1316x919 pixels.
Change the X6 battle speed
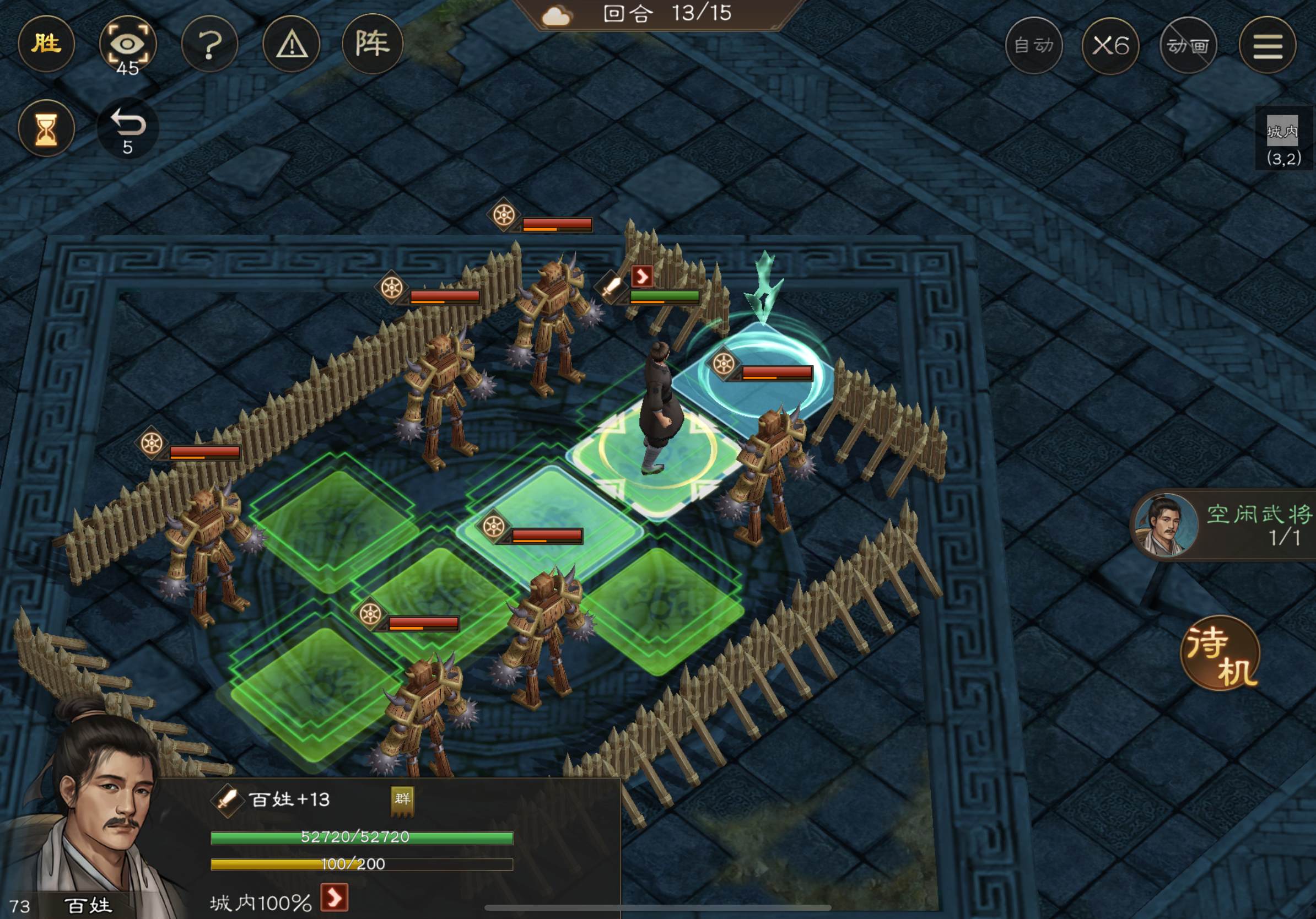(1110, 45)
